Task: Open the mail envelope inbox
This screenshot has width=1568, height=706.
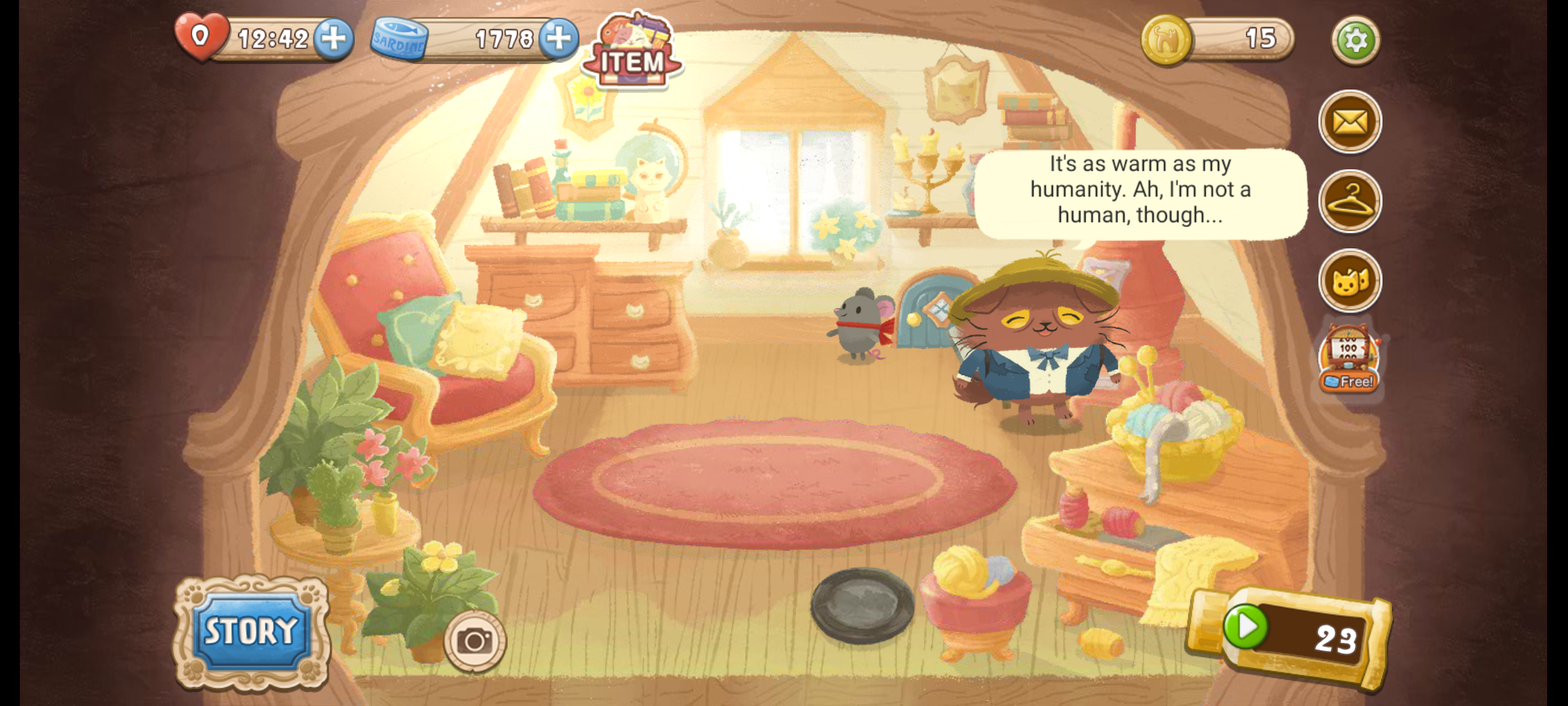Action: coord(1350,122)
